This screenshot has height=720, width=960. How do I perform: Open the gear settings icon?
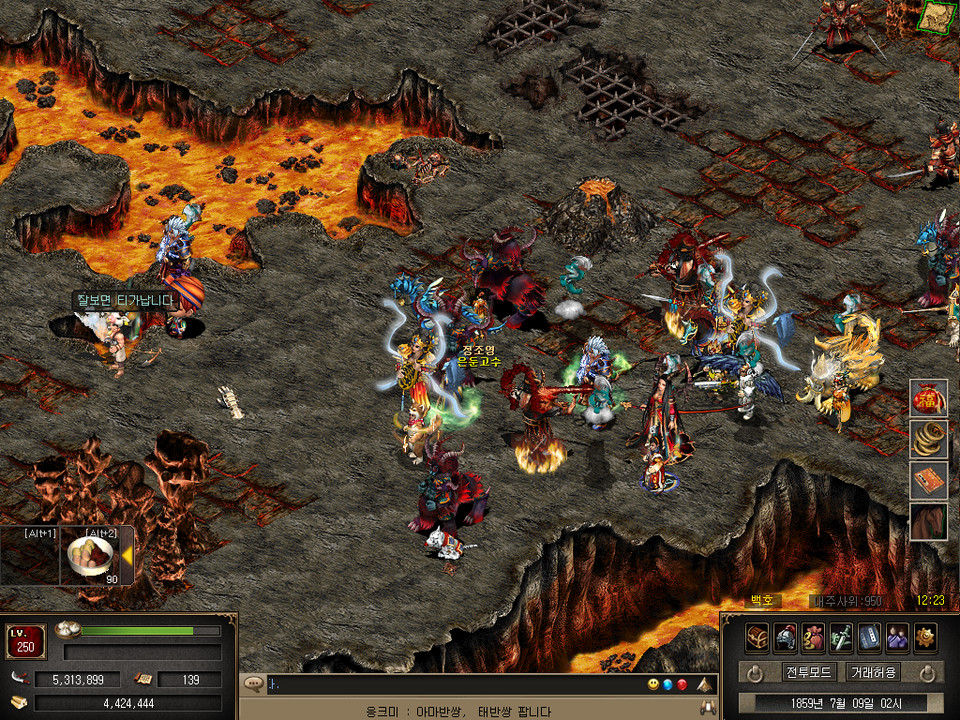click(925, 637)
